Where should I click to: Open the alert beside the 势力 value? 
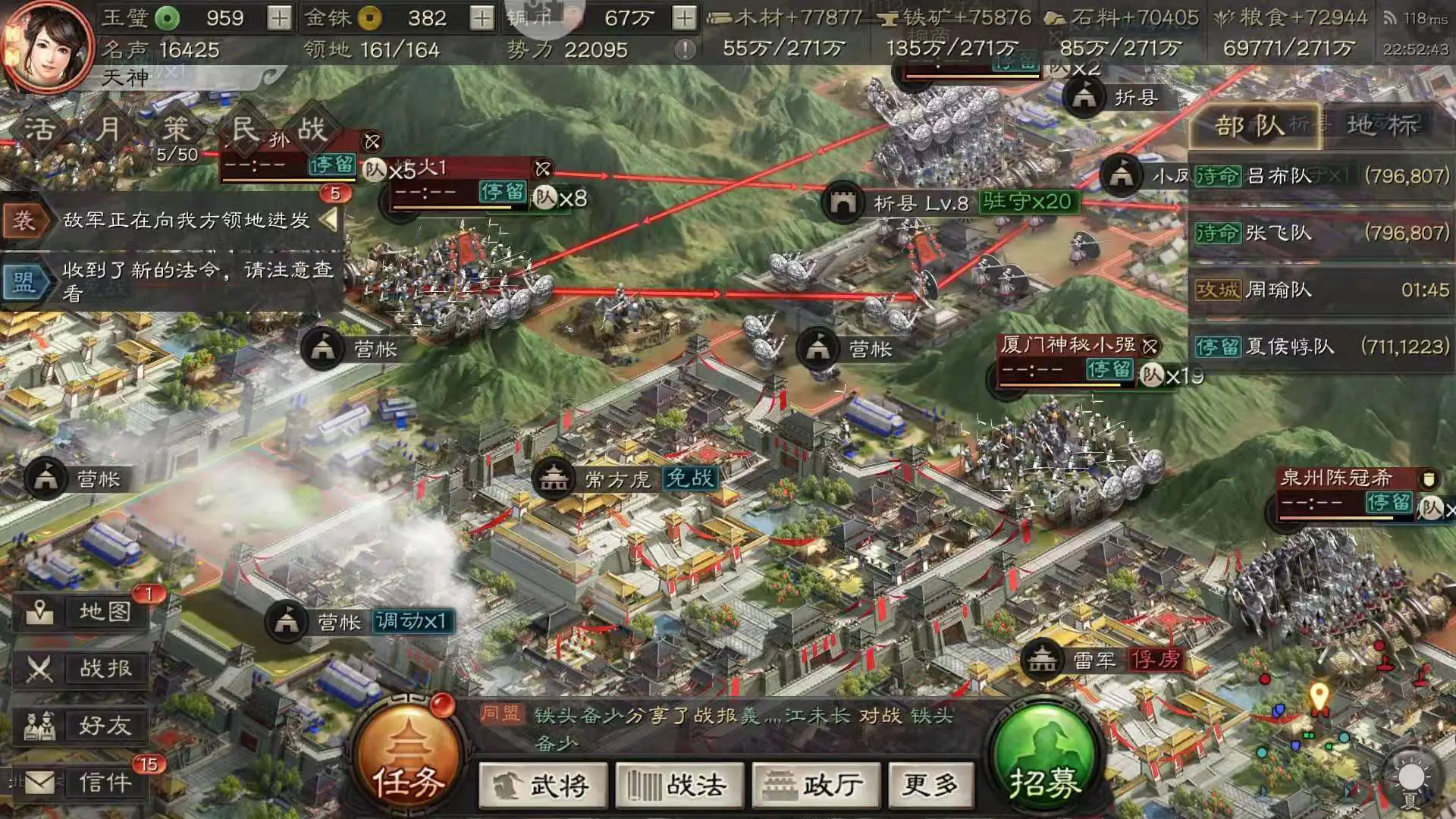(686, 48)
